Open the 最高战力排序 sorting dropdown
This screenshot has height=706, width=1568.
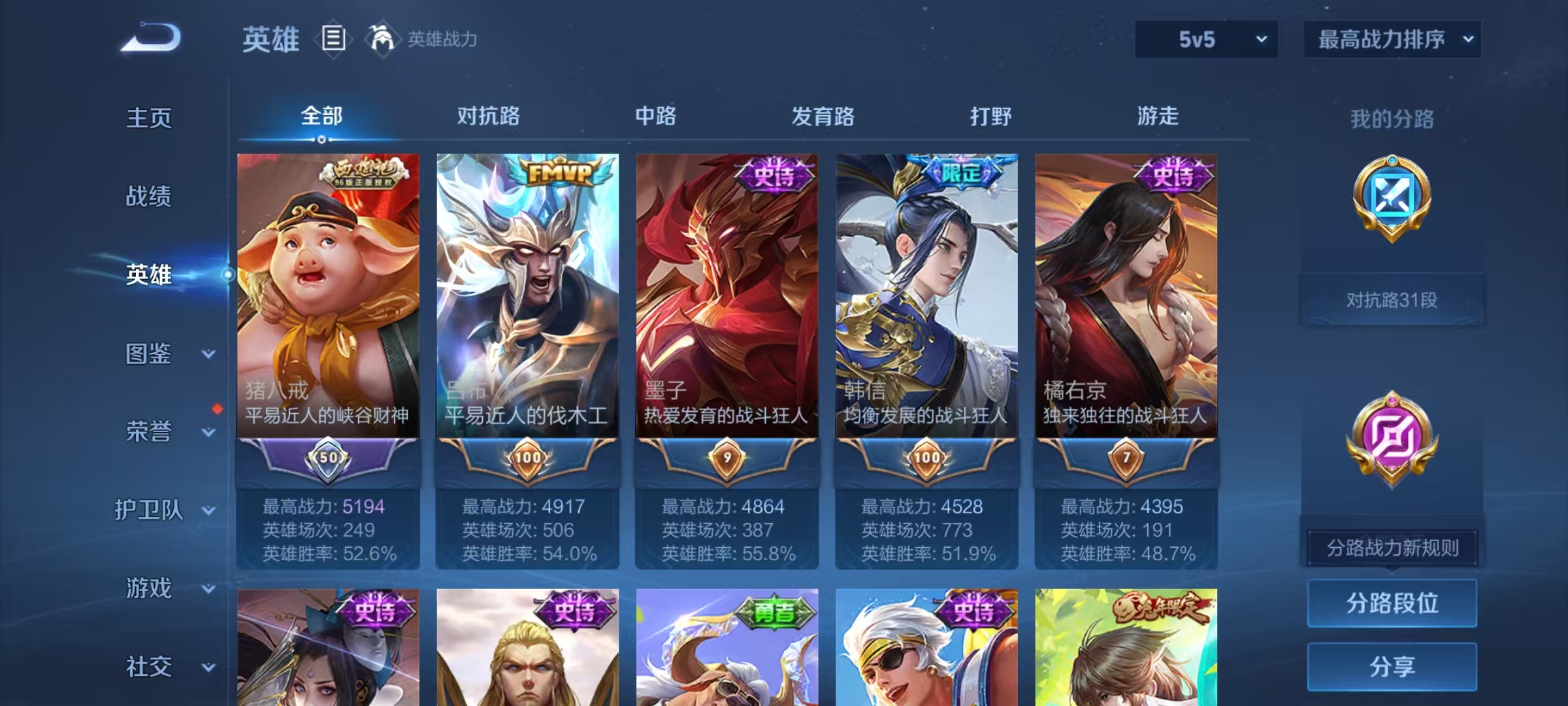(1392, 40)
